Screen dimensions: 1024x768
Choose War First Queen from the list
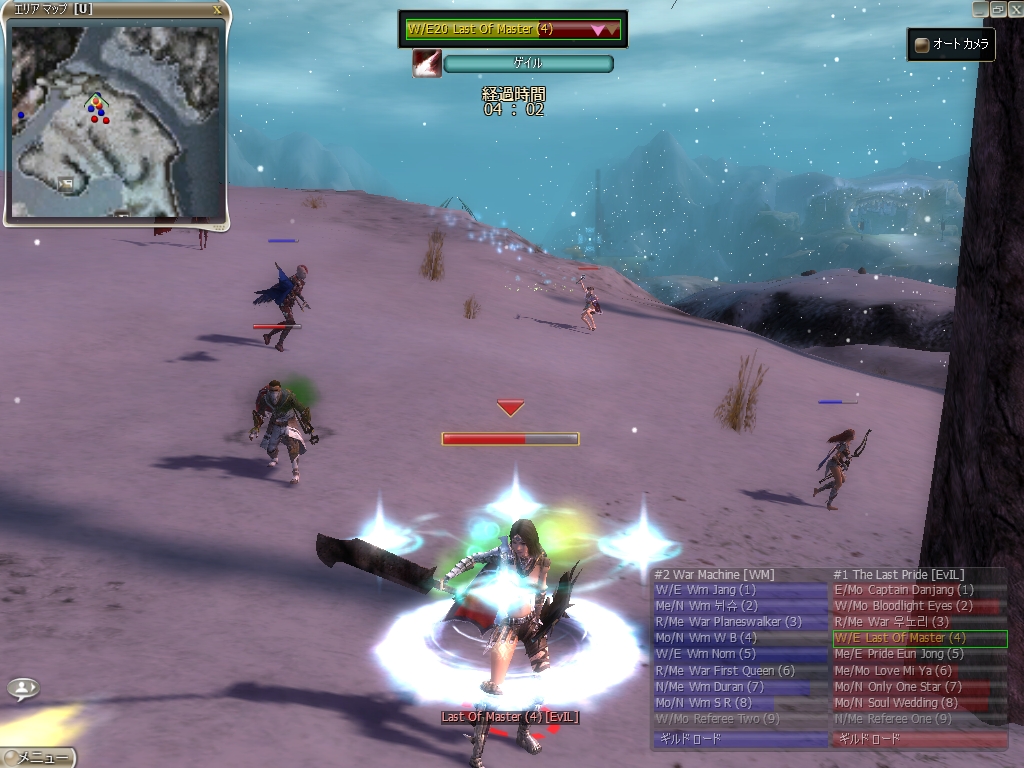(x=740, y=670)
